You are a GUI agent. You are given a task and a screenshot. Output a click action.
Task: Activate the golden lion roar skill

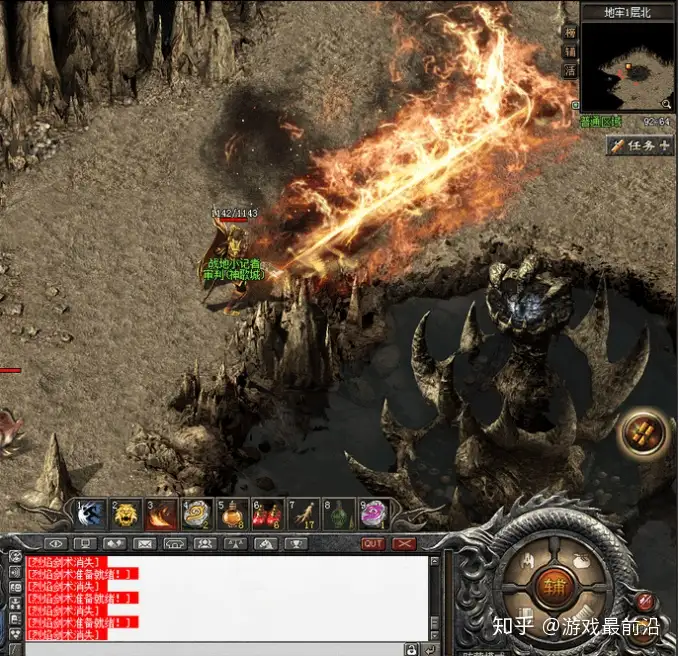[x=125, y=514]
